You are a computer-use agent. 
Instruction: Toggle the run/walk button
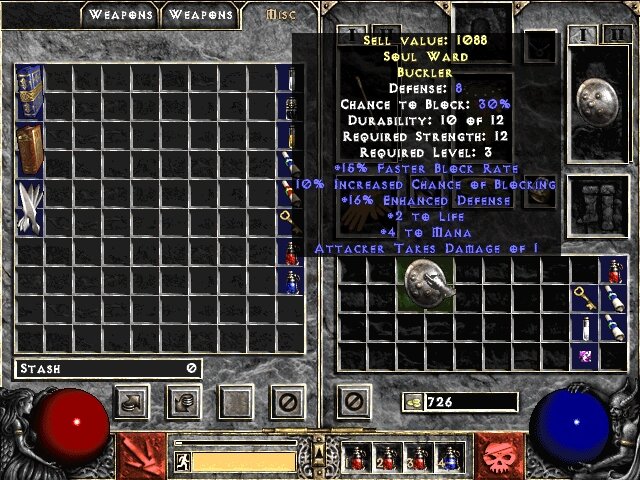tap(183, 461)
